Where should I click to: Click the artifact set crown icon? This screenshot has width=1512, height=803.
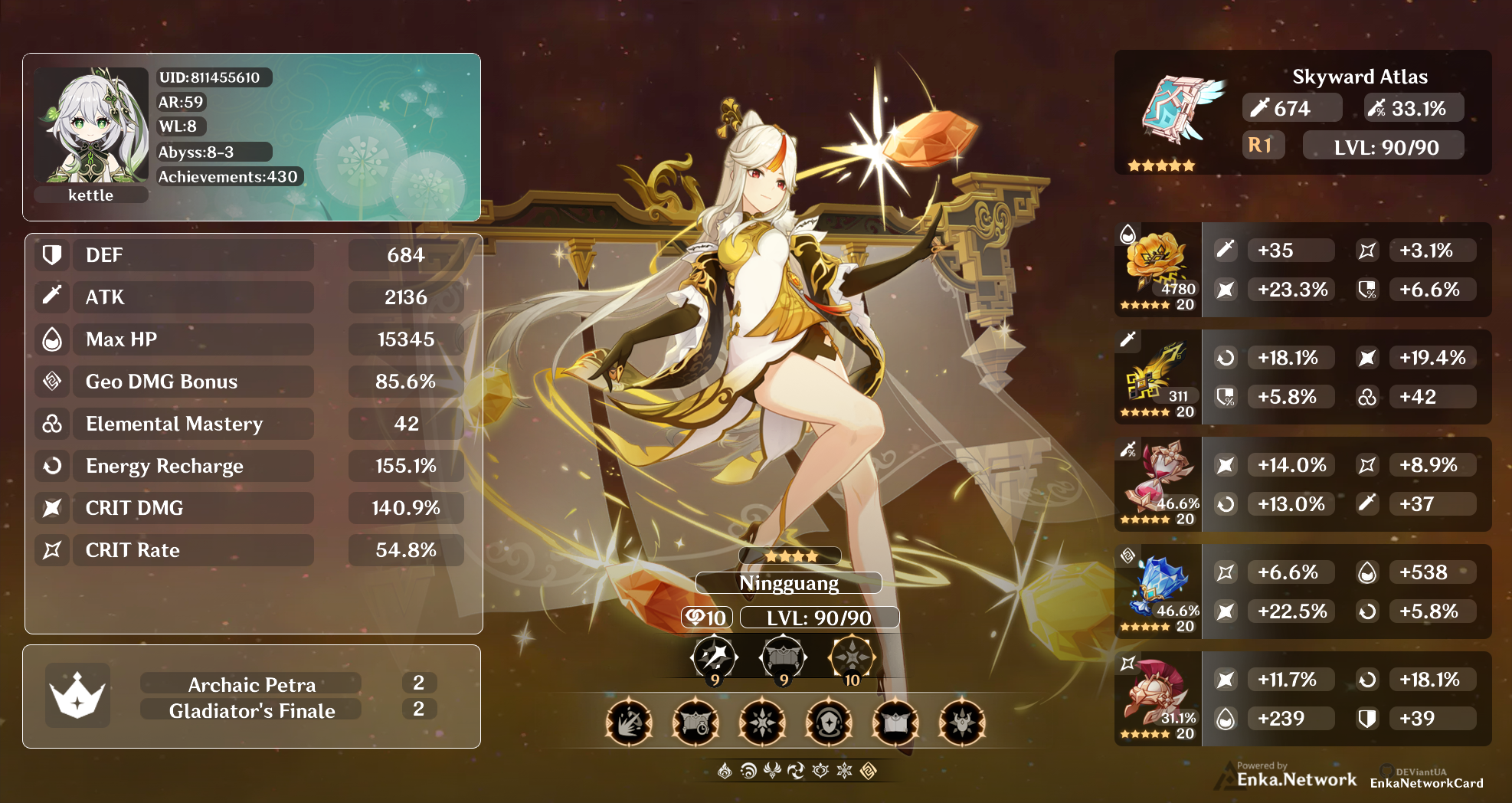(77, 695)
